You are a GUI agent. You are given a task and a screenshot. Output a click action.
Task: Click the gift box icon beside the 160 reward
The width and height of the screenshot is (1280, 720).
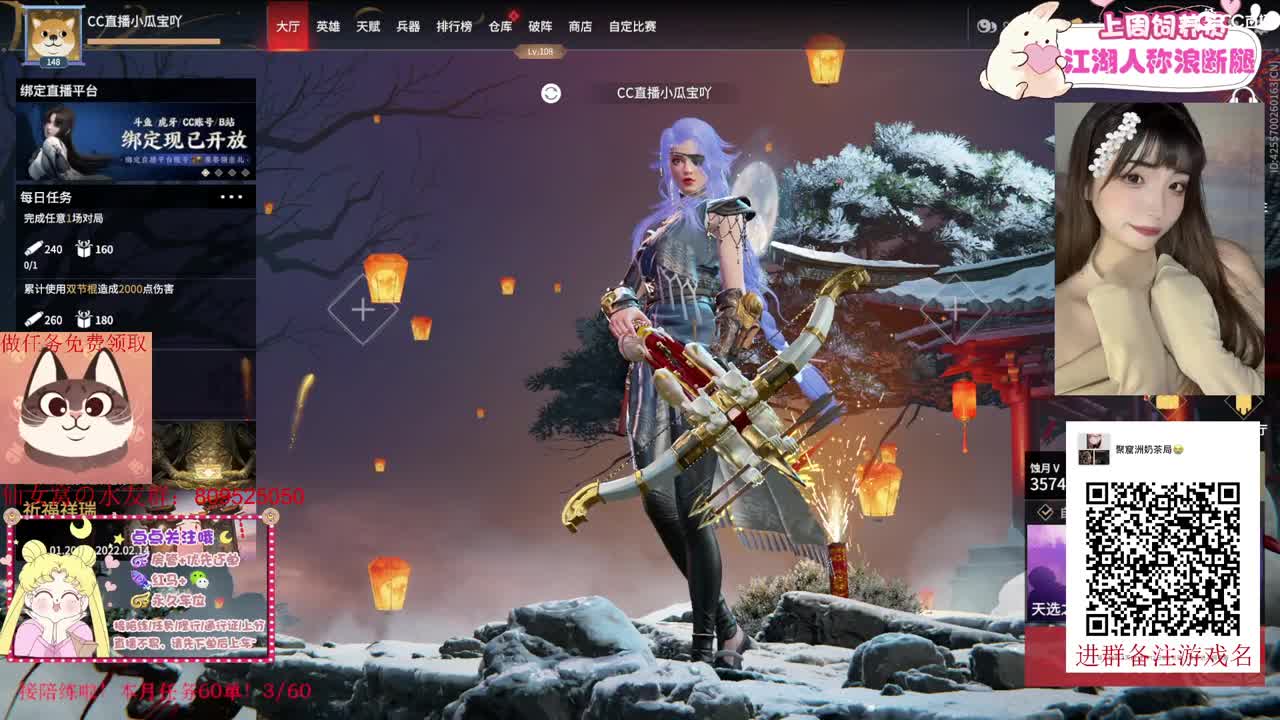(85, 249)
